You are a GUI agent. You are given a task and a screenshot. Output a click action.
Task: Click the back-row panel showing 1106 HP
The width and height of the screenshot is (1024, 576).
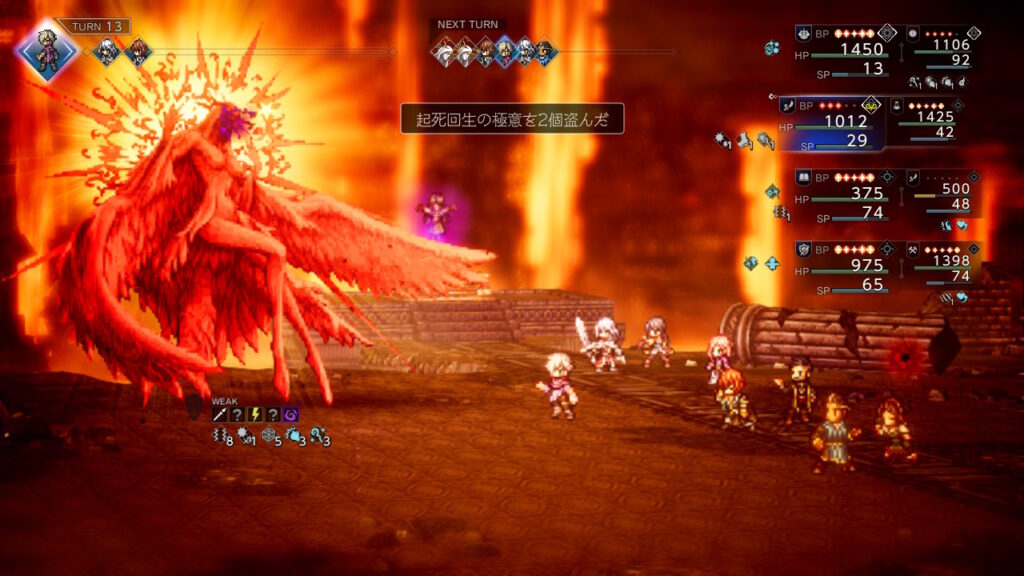(941, 50)
